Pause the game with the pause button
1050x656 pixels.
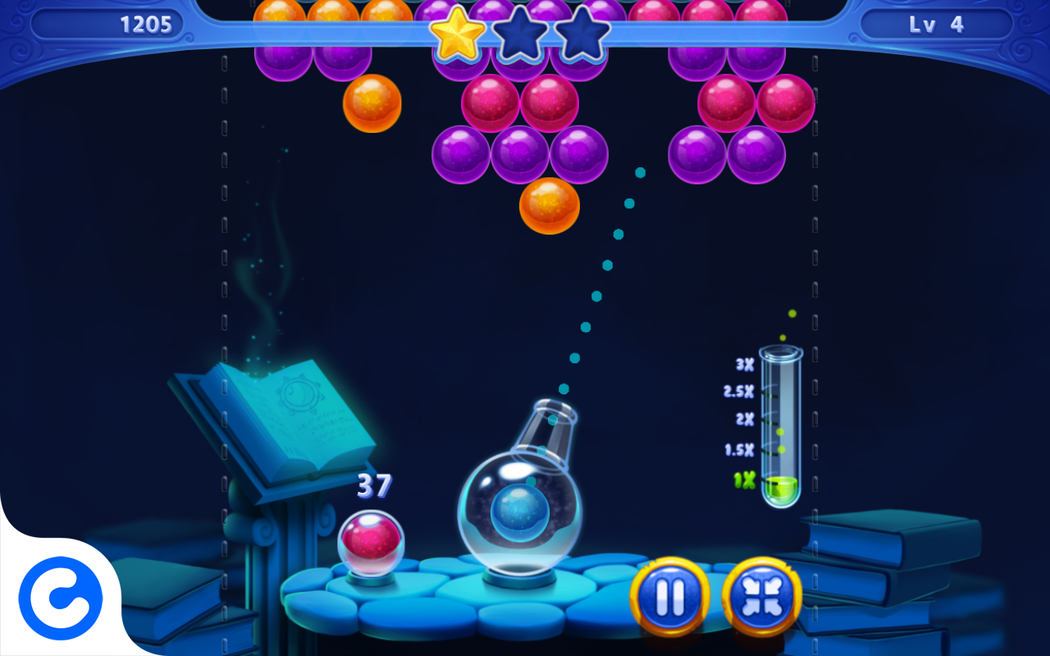[669, 597]
